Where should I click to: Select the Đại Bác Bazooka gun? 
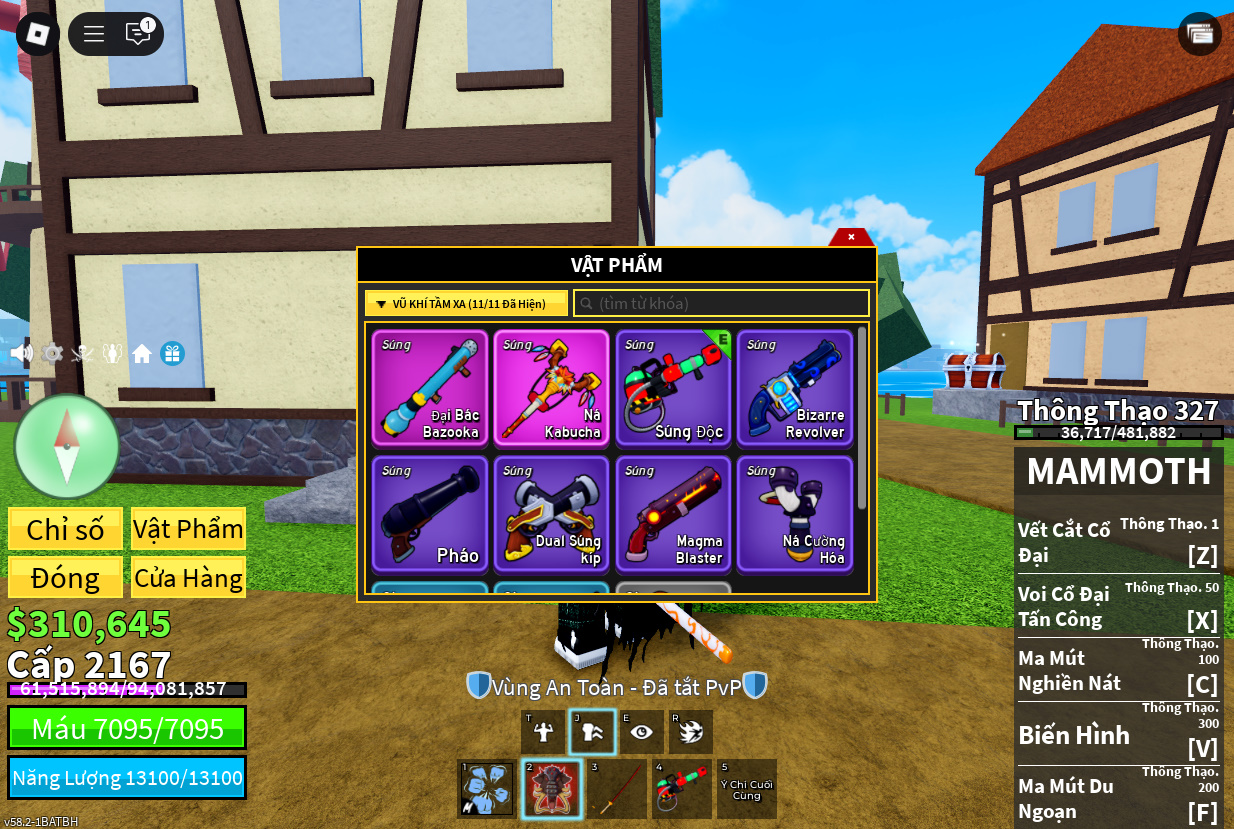[430, 388]
